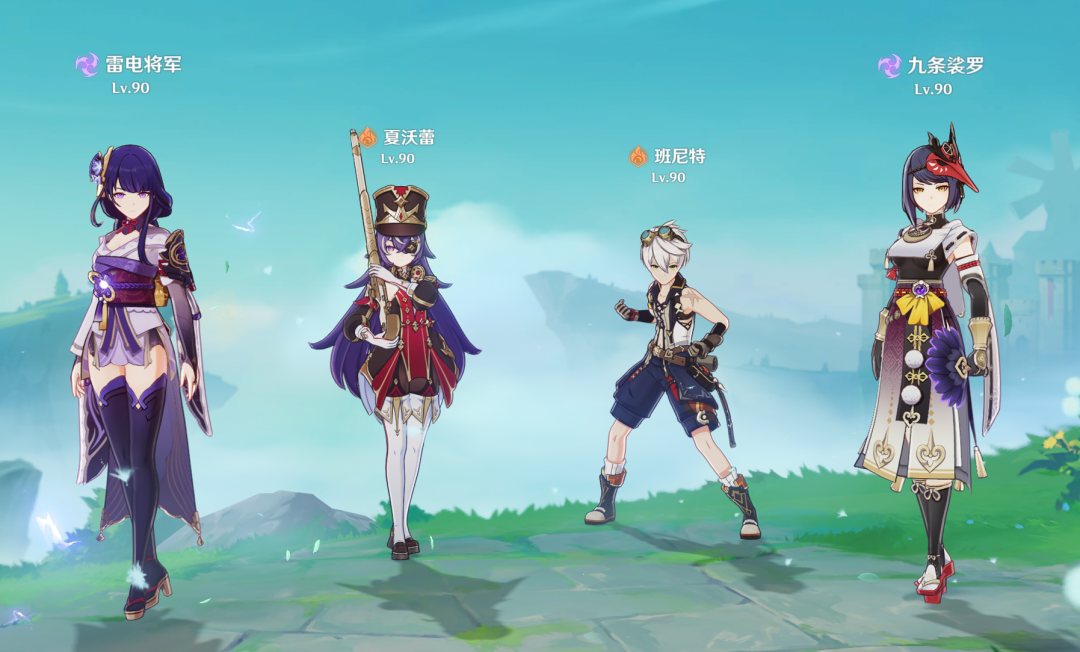Select 九条裟罗 (Kujou Sara) party slot

(930, 360)
